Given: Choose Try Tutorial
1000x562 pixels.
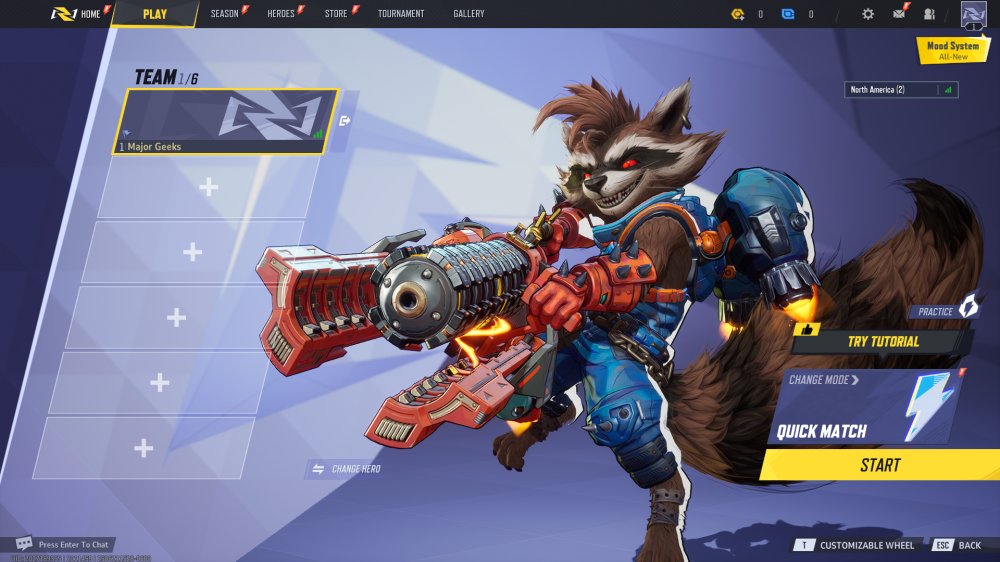Looking at the screenshot, I should [882, 341].
